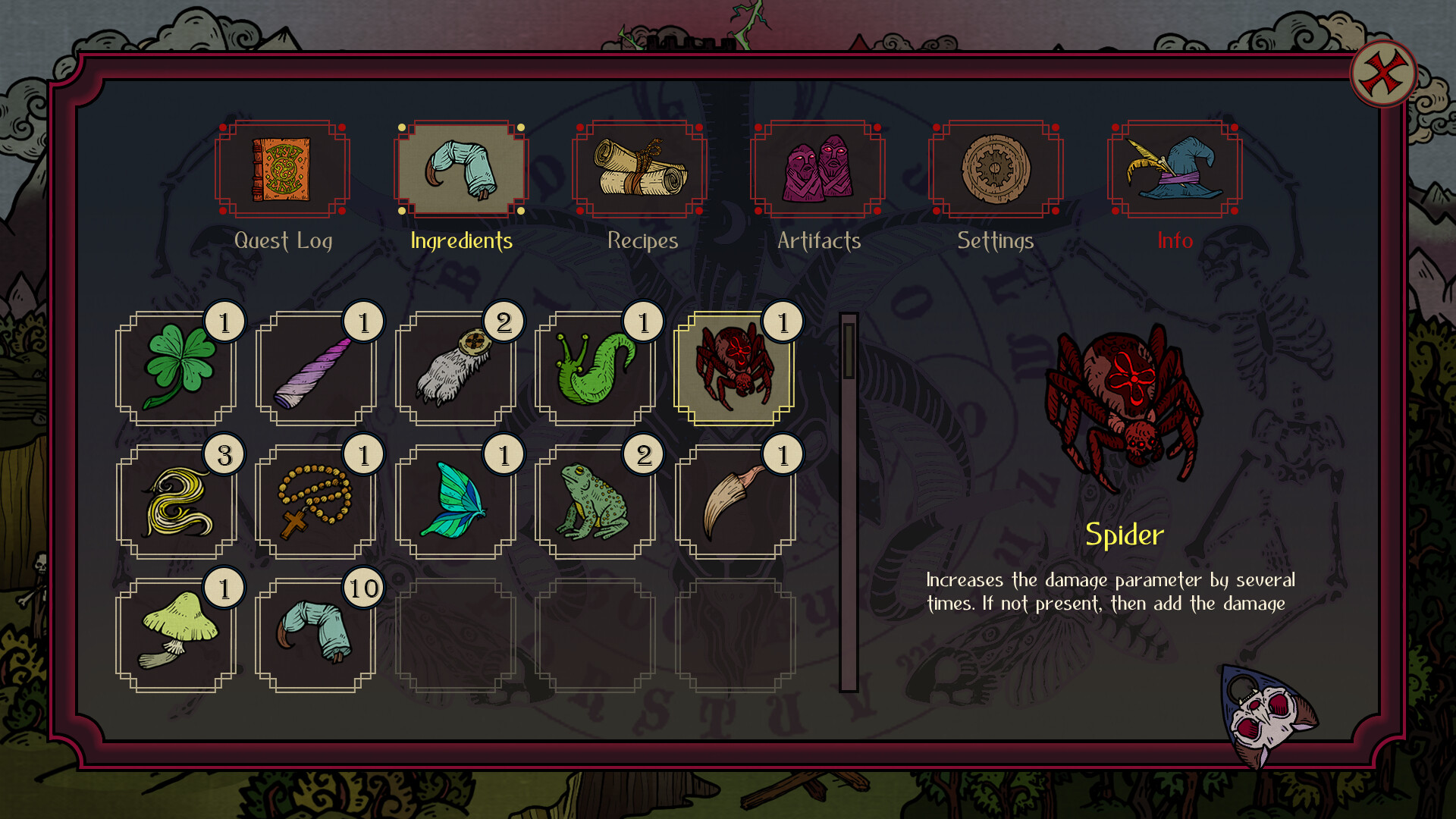Select the red Spider ingredient slot
The height and width of the screenshot is (819, 1456).
point(734,369)
